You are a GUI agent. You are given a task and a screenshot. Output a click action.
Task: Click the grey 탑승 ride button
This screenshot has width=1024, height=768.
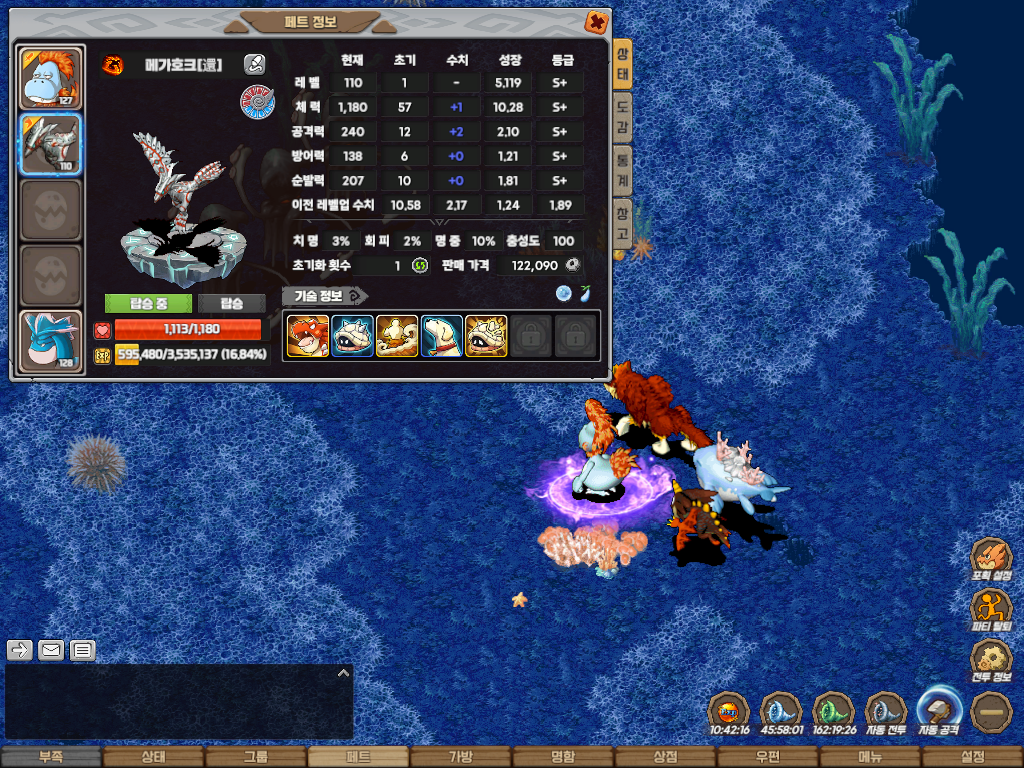[231, 303]
